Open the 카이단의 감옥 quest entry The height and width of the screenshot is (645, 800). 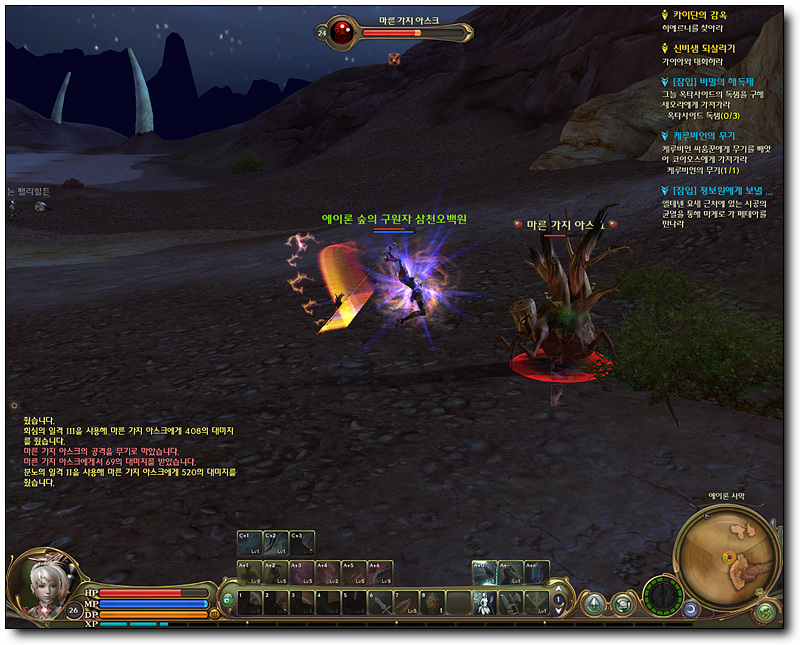click(707, 15)
